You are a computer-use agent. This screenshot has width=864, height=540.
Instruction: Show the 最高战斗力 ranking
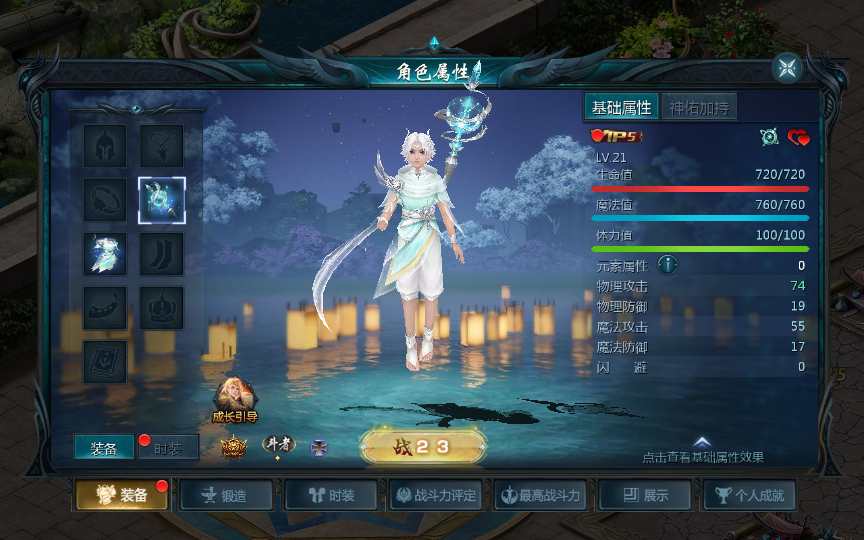tap(540, 495)
